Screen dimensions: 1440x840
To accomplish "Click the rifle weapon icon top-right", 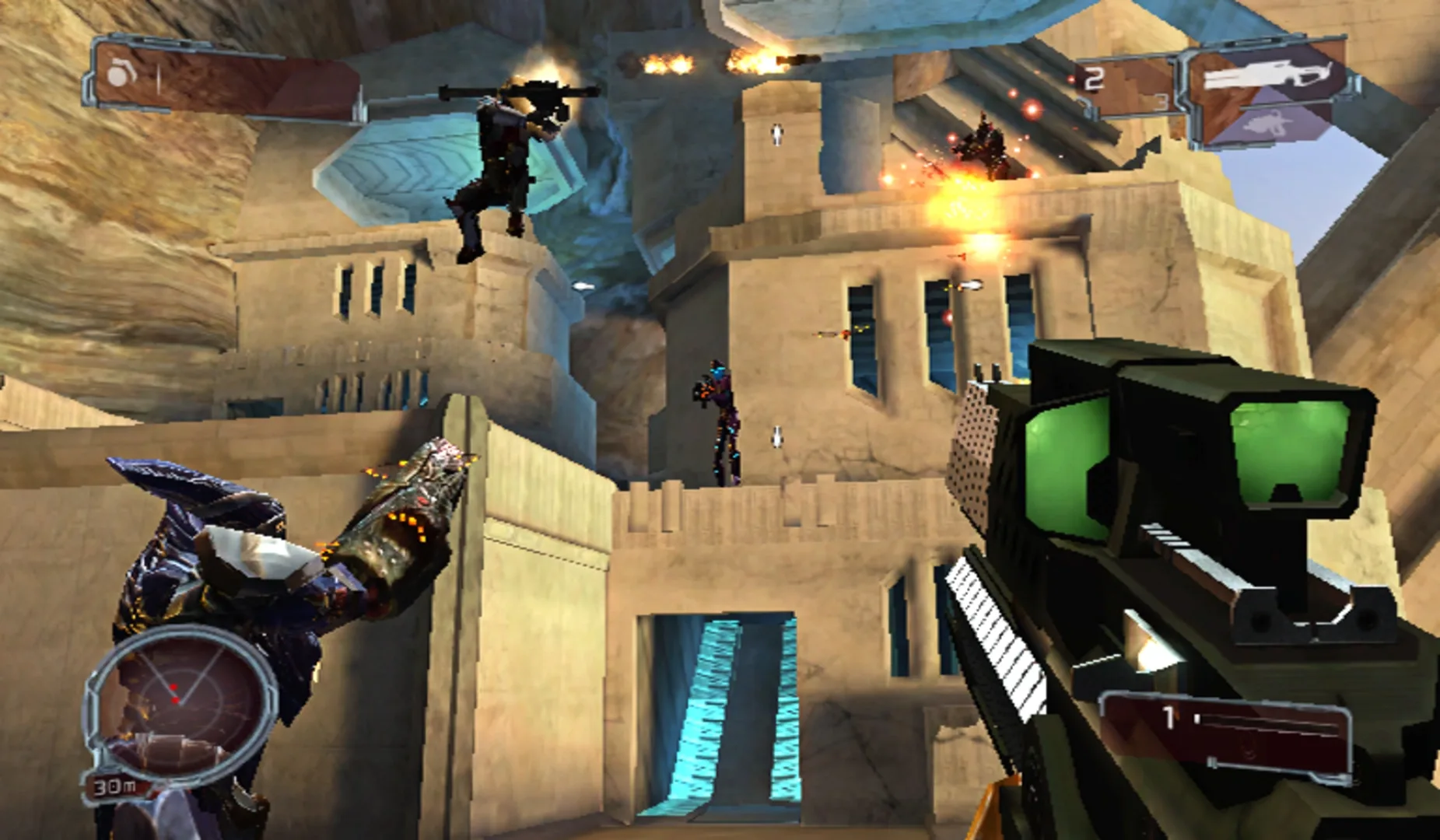I will pos(1267,72).
